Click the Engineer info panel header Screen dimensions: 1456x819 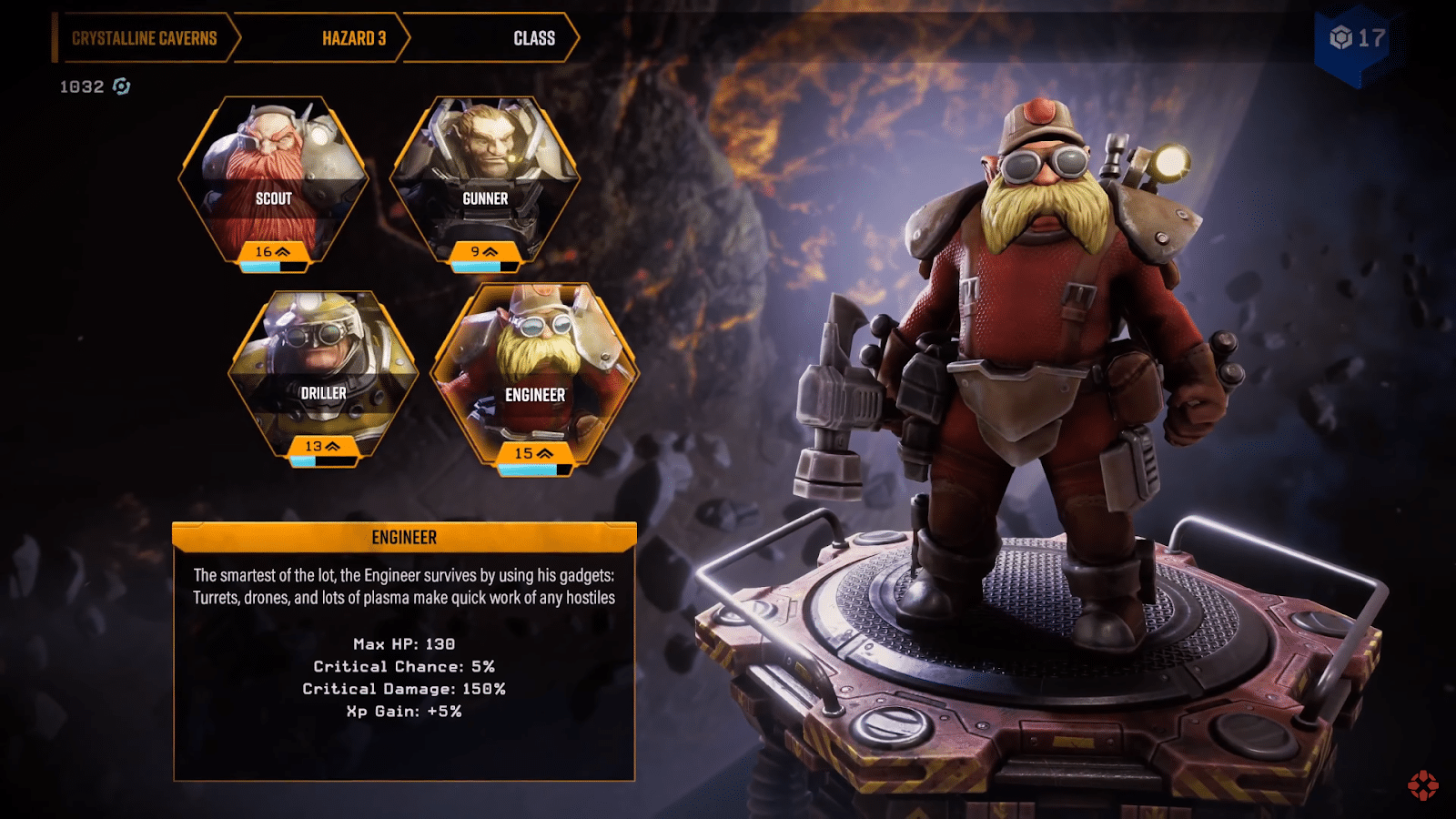[x=407, y=537]
